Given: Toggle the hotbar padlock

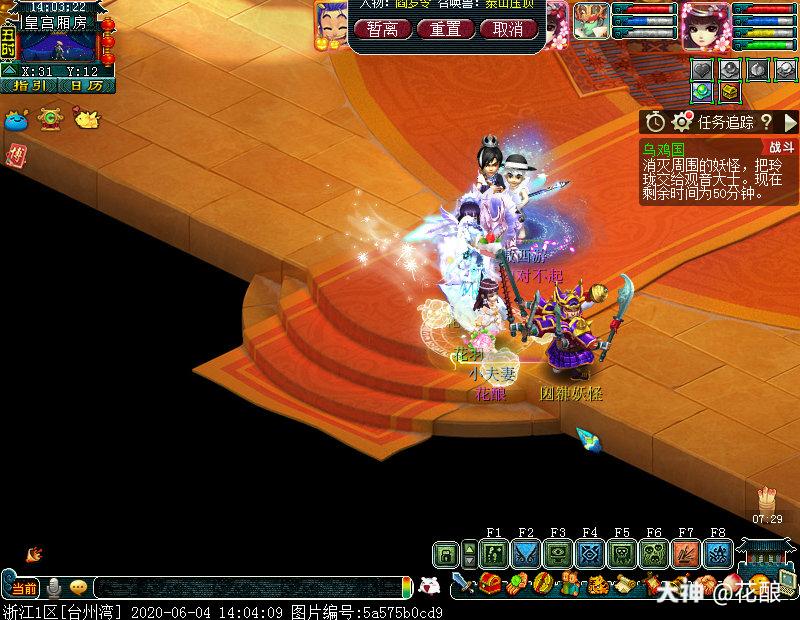Looking at the screenshot, I should pyautogui.click(x=445, y=554).
